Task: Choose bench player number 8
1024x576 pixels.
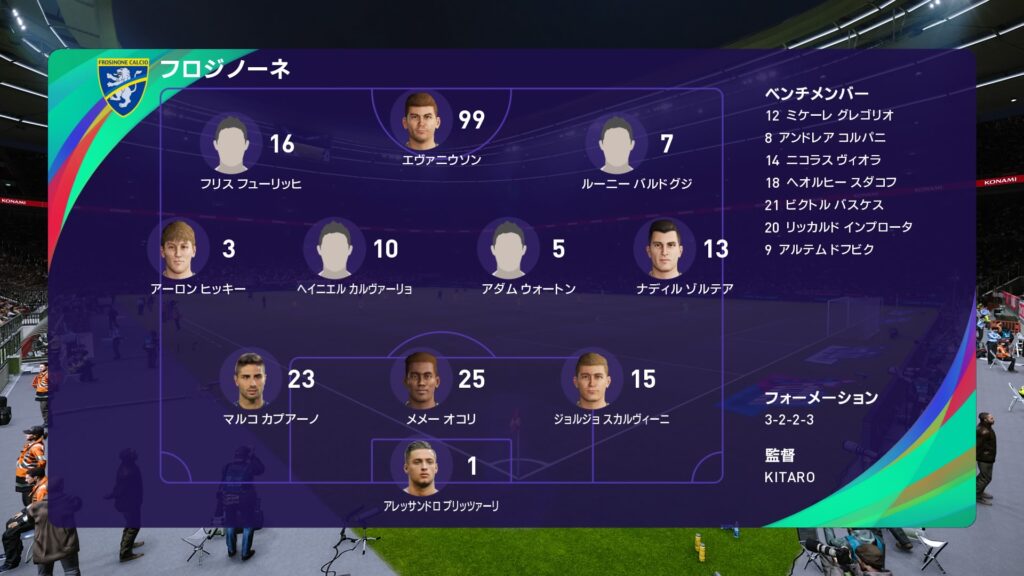Action: click(x=824, y=138)
